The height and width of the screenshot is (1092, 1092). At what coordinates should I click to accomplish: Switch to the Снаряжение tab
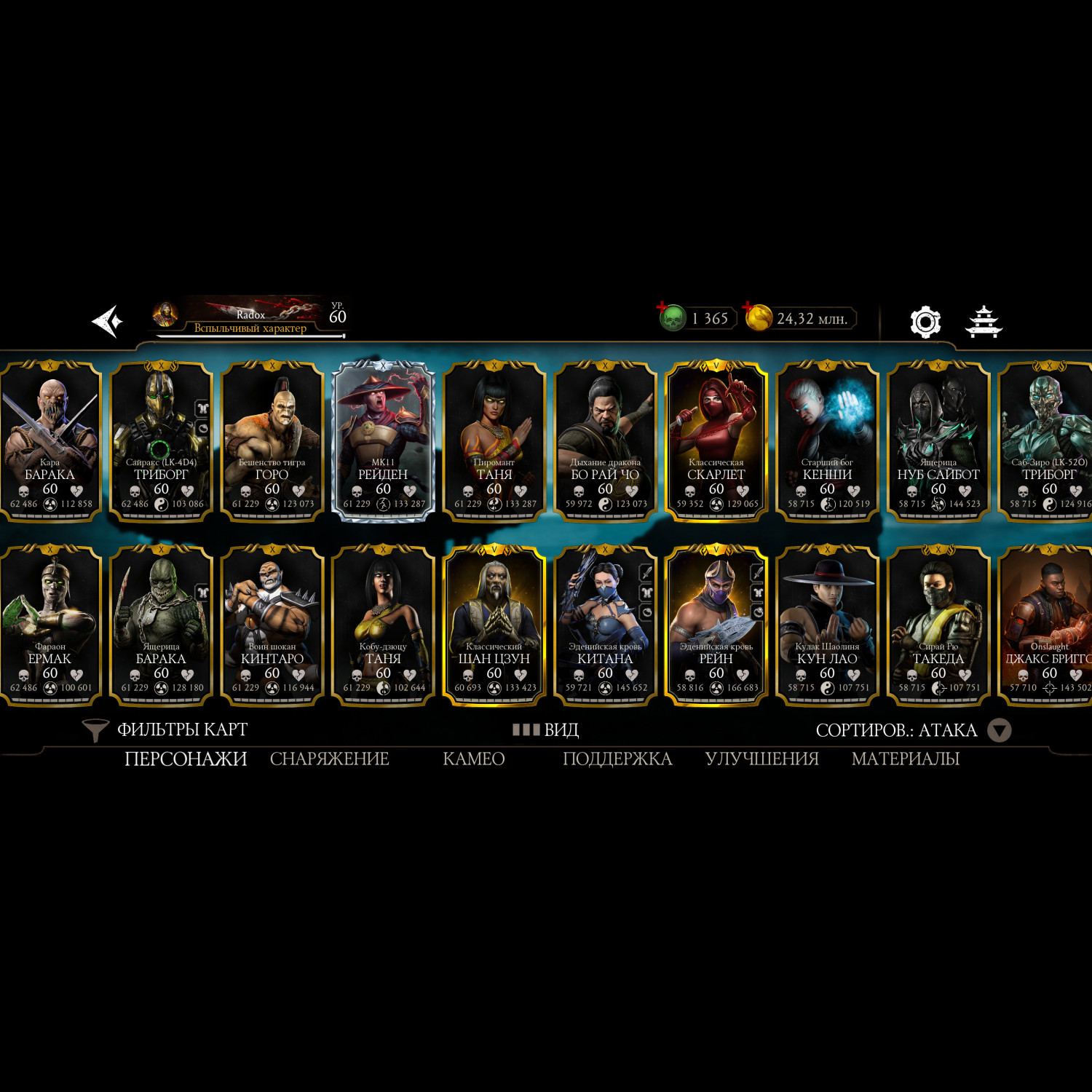[x=329, y=759]
